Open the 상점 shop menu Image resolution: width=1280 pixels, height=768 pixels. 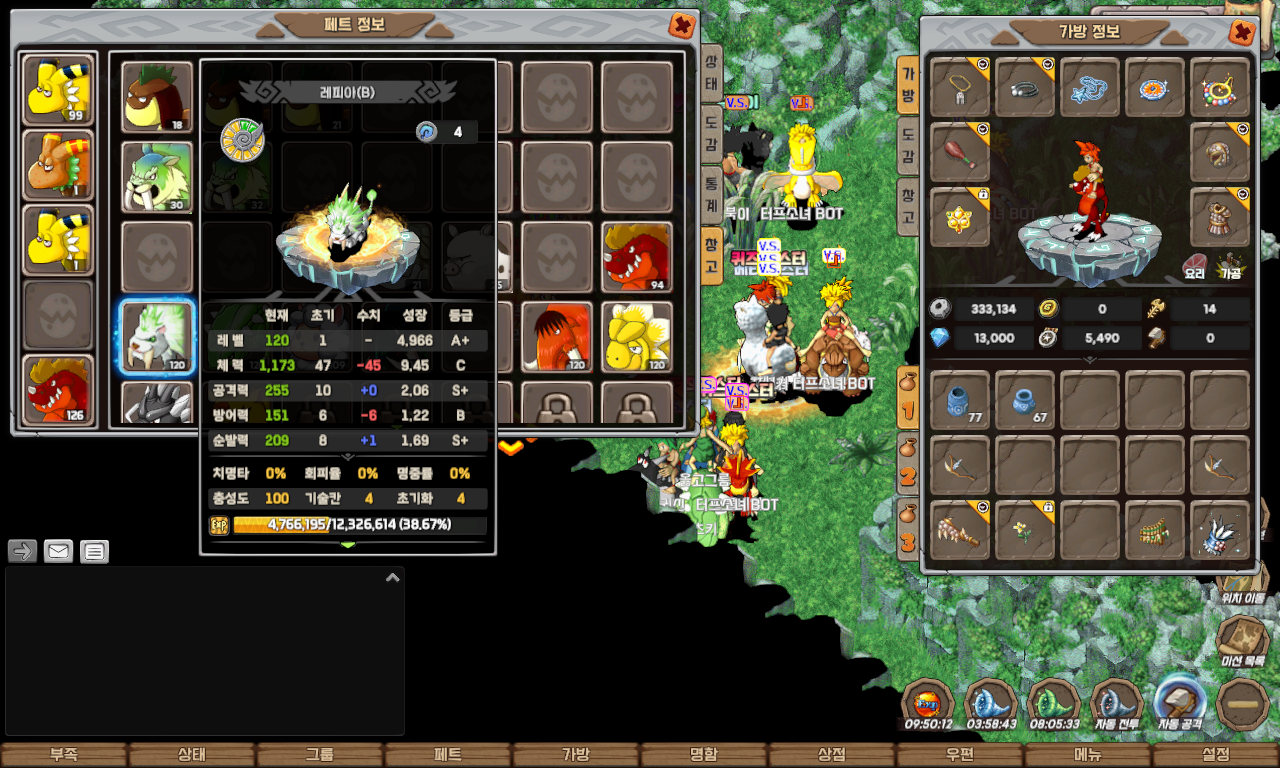[832, 755]
